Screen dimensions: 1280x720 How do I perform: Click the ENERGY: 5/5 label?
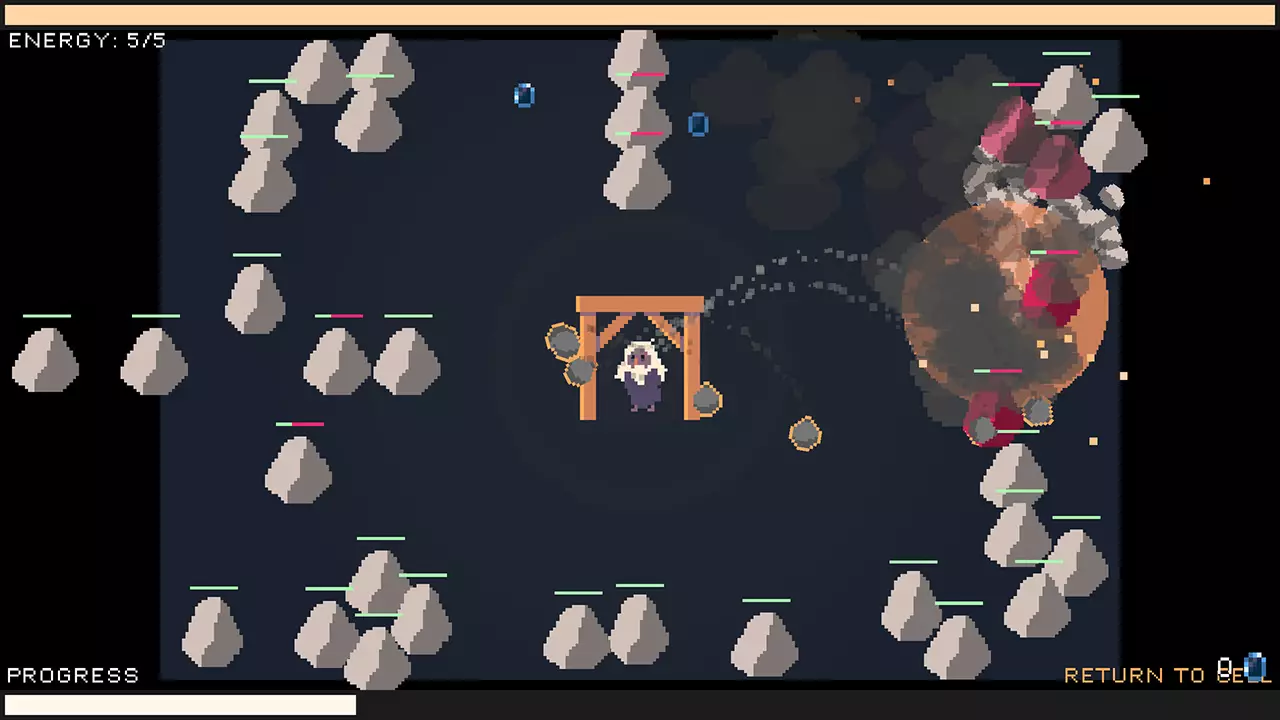point(85,41)
